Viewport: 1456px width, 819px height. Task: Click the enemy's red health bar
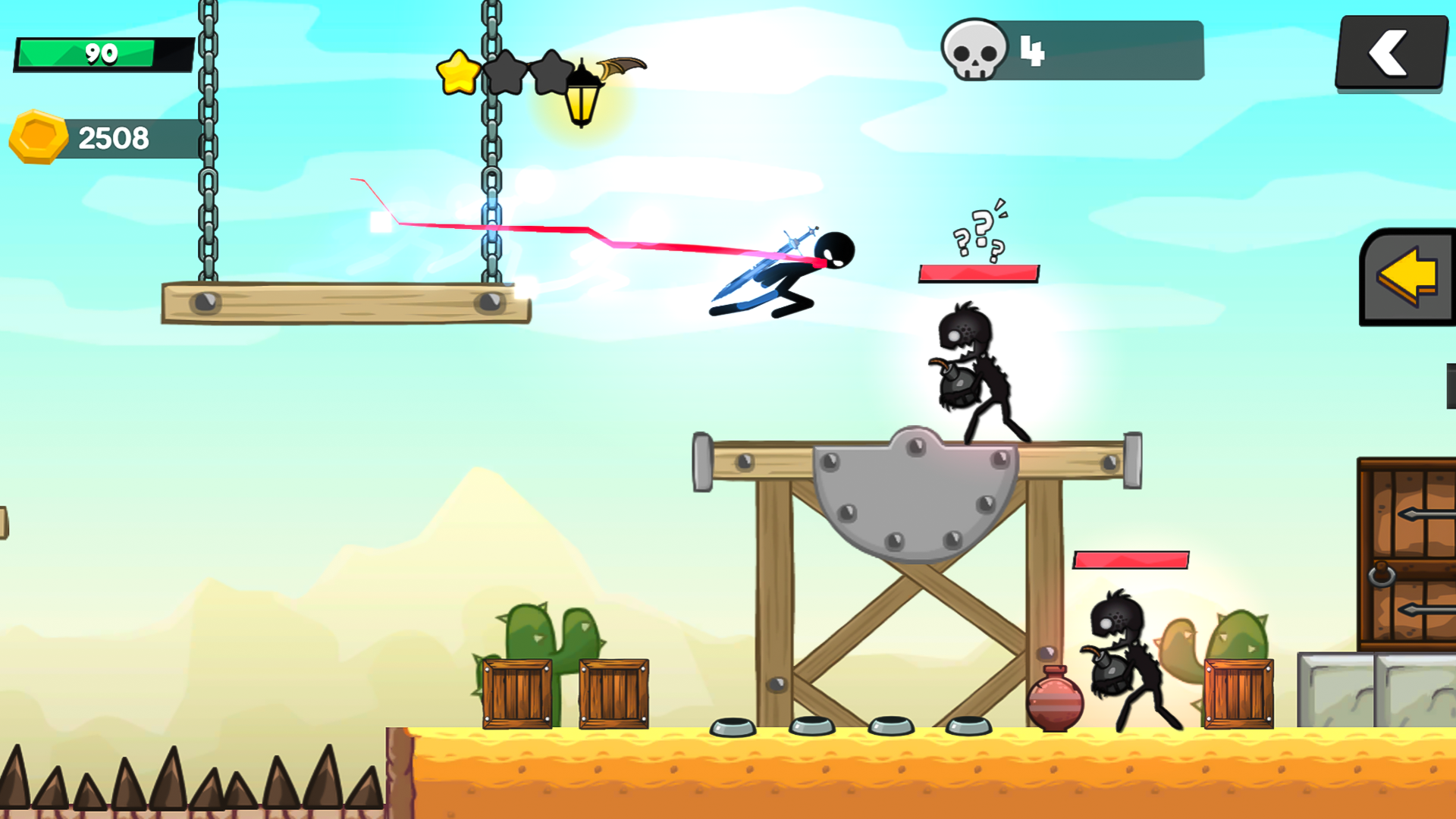coord(978,272)
